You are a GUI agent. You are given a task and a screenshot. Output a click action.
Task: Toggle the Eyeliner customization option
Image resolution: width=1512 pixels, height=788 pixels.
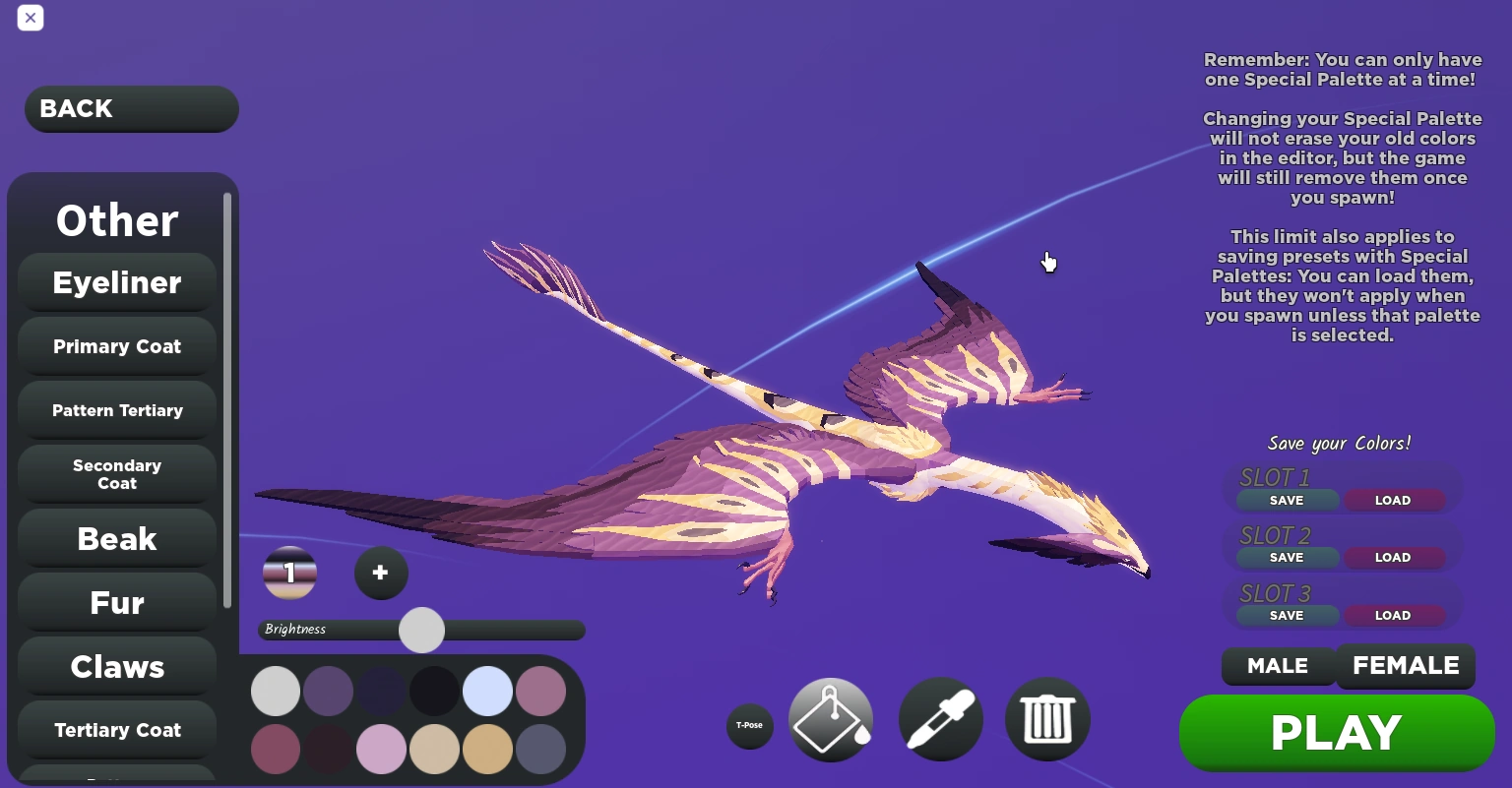click(116, 282)
